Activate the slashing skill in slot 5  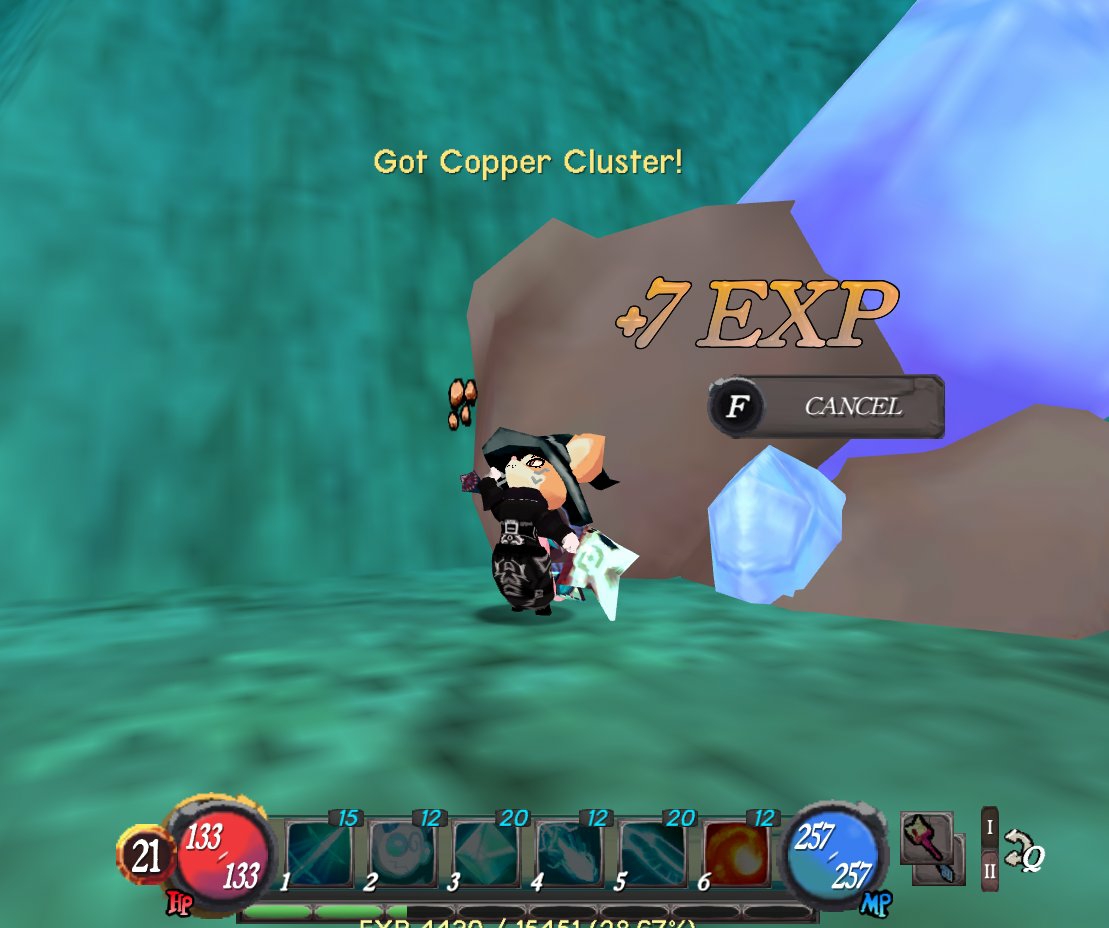(x=652, y=852)
